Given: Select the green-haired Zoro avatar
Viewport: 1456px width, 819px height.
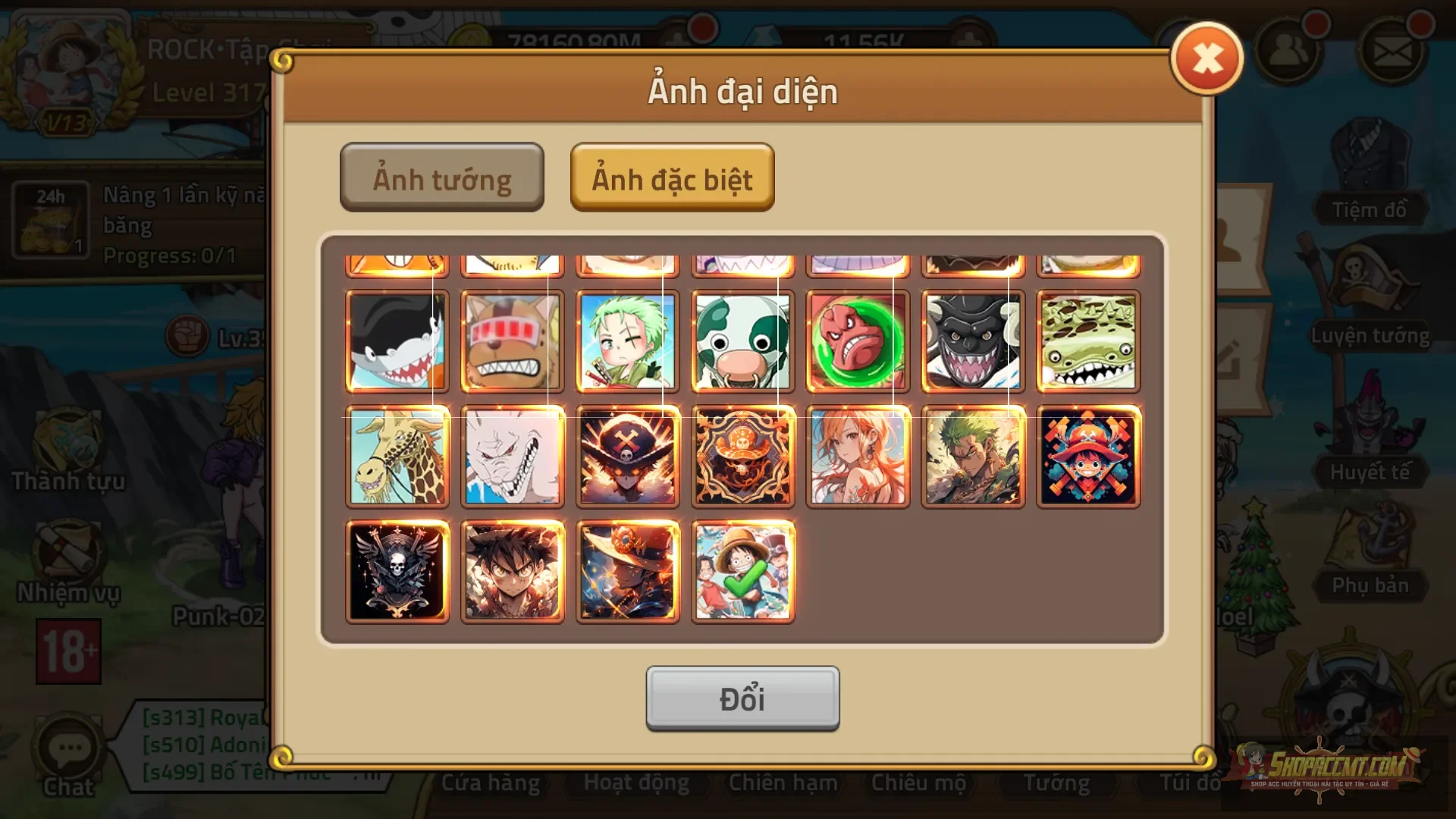Looking at the screenshot, I should pyautogui.click(x=627, y=341).
